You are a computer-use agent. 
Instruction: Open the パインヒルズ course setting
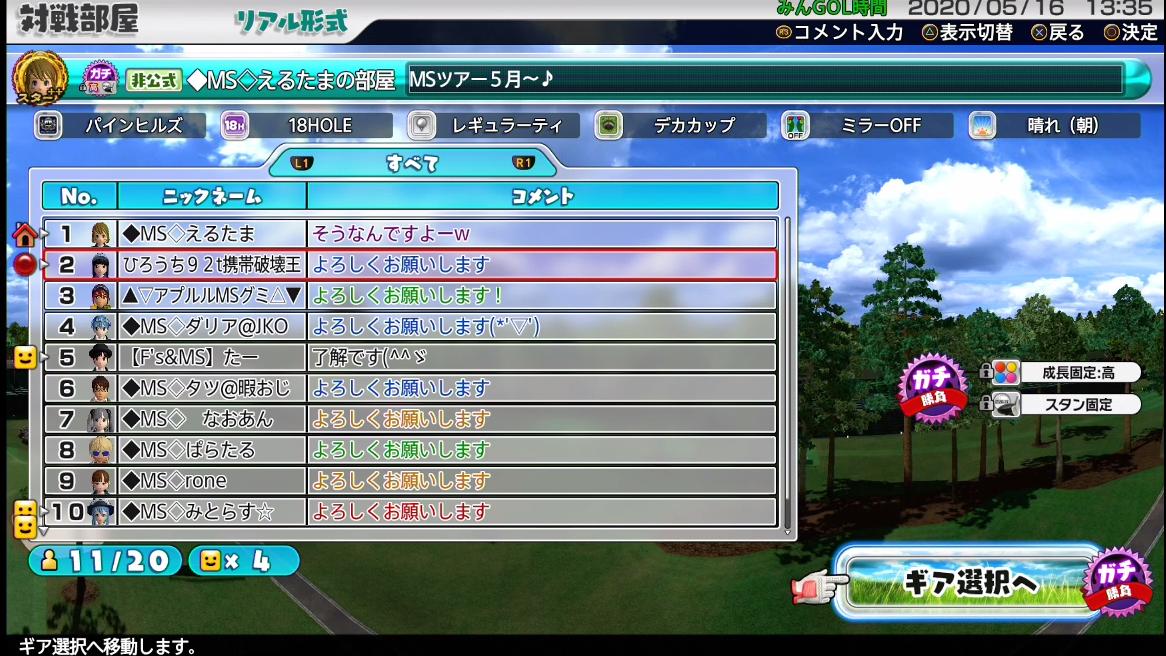point(120,126)
